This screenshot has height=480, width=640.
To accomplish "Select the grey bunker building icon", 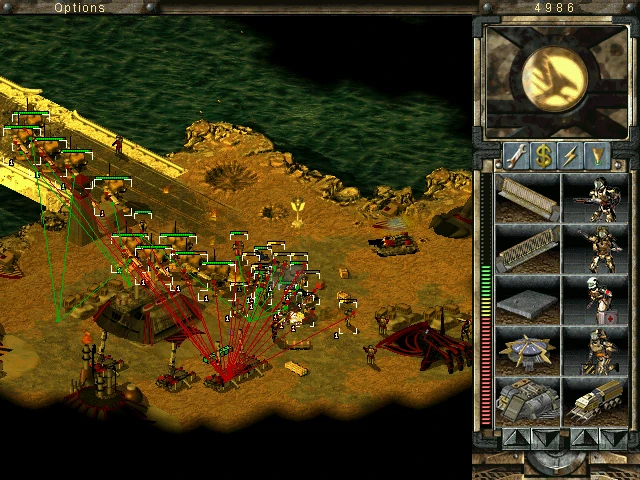I will 528,402.
